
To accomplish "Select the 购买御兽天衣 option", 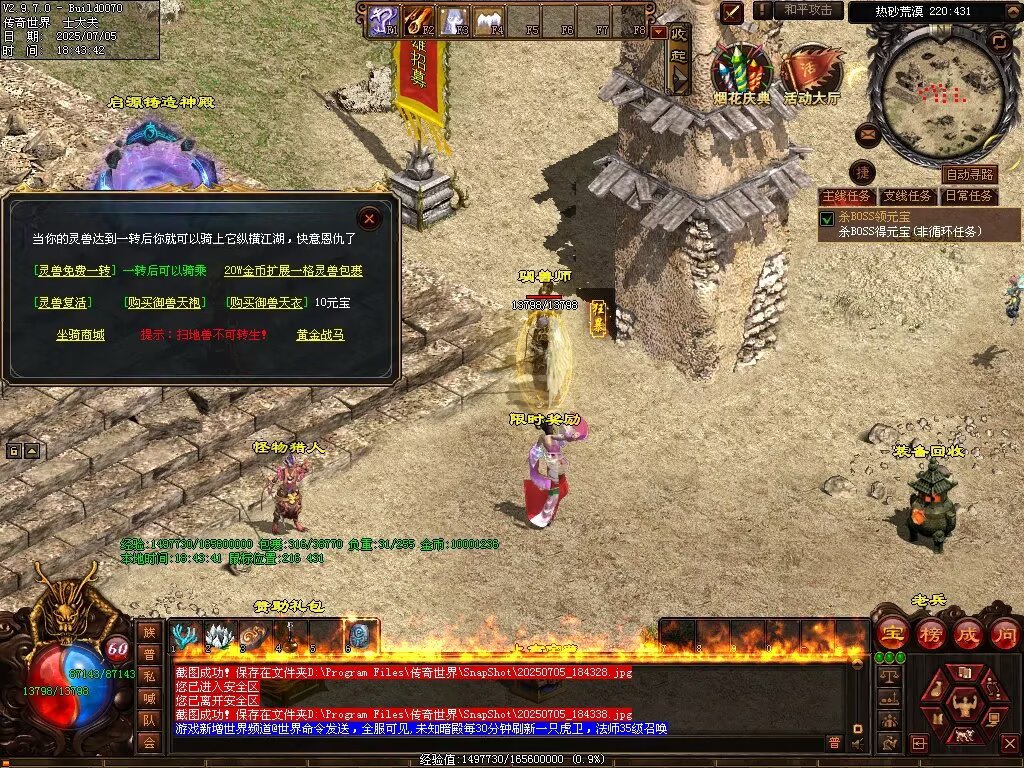I will (x=265, y=303).
